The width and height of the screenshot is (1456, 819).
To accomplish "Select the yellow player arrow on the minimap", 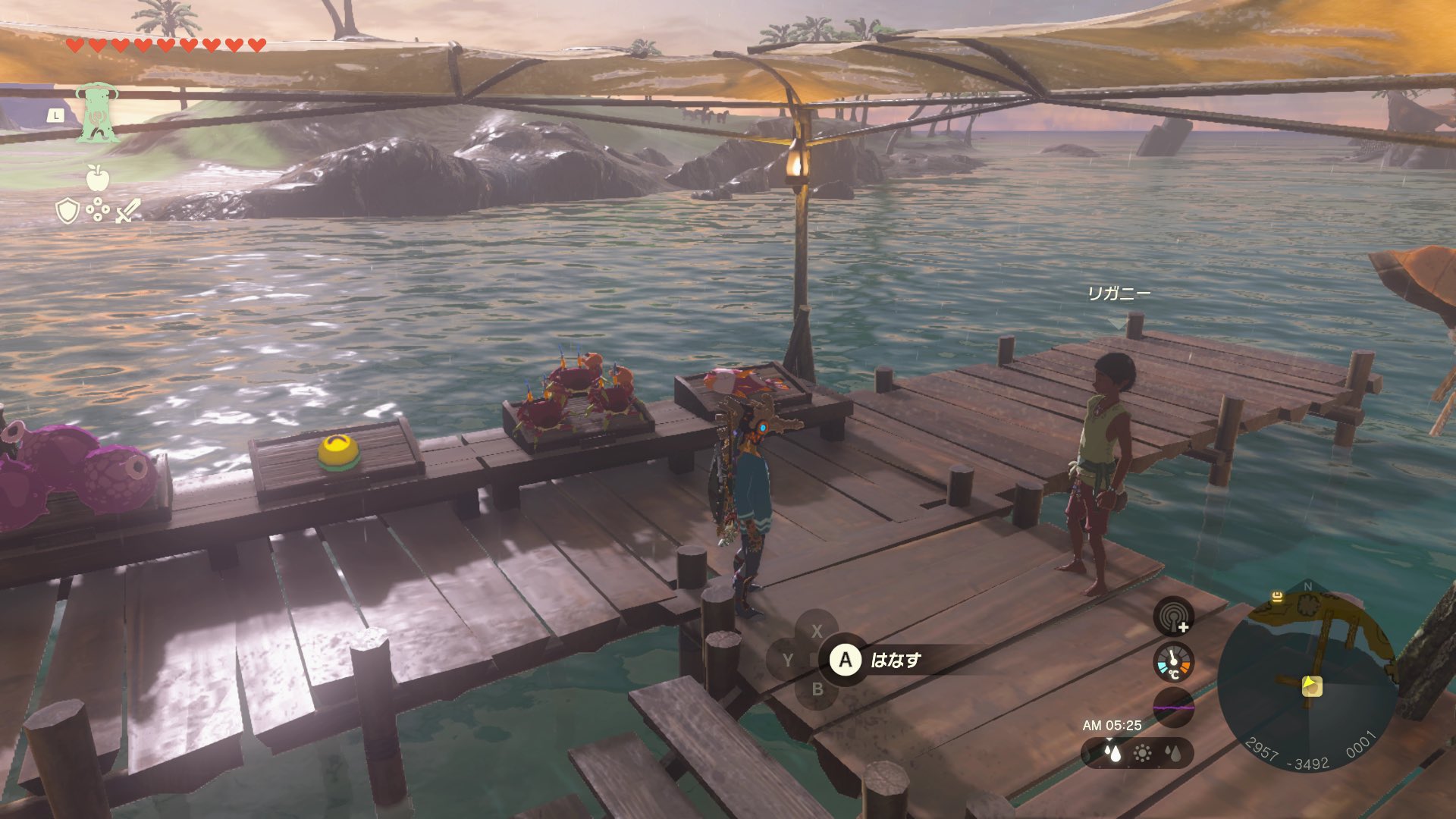I will (x=1311, y=686).
